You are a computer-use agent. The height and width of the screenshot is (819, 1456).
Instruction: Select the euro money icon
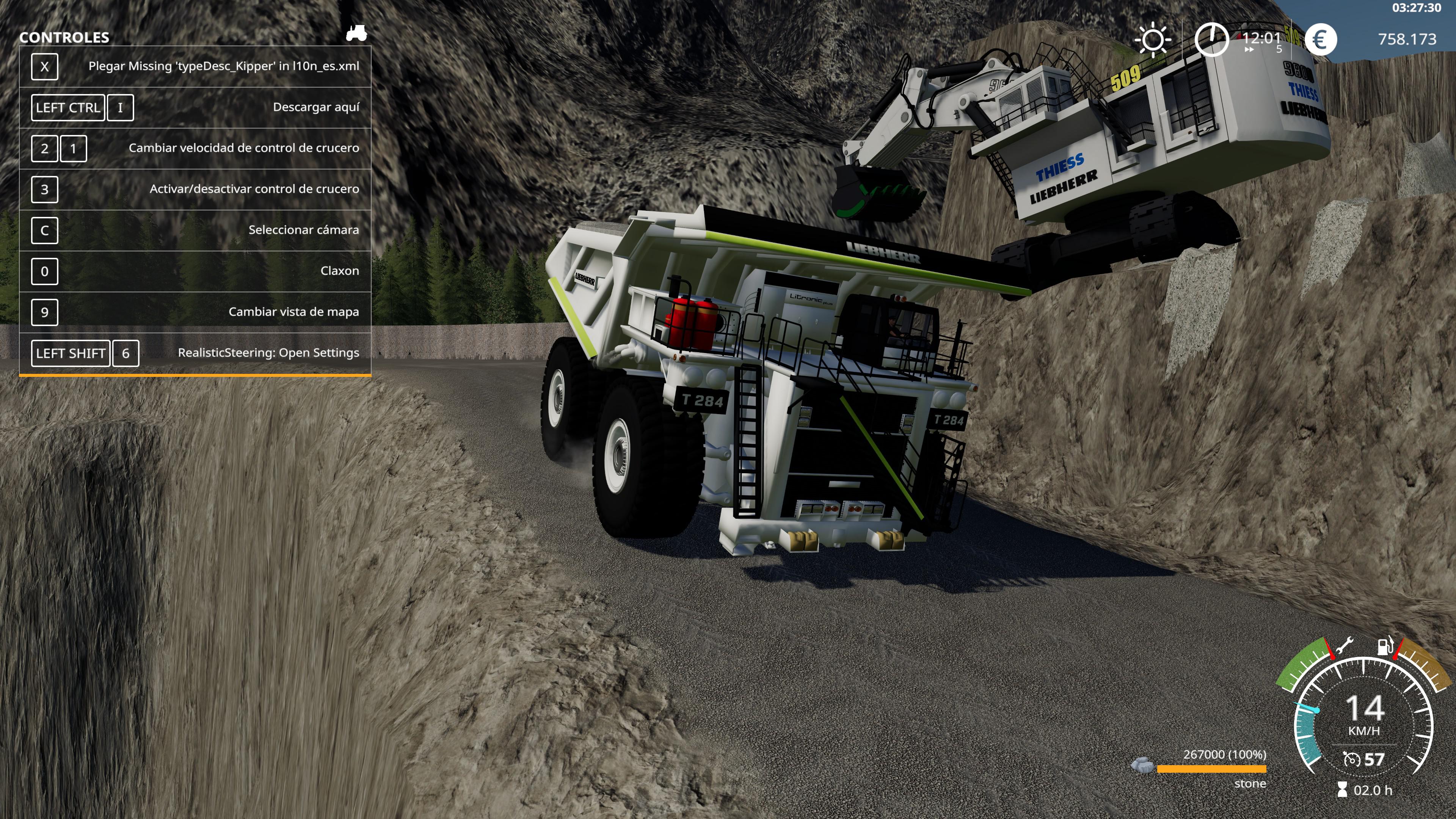point(1321,39)
